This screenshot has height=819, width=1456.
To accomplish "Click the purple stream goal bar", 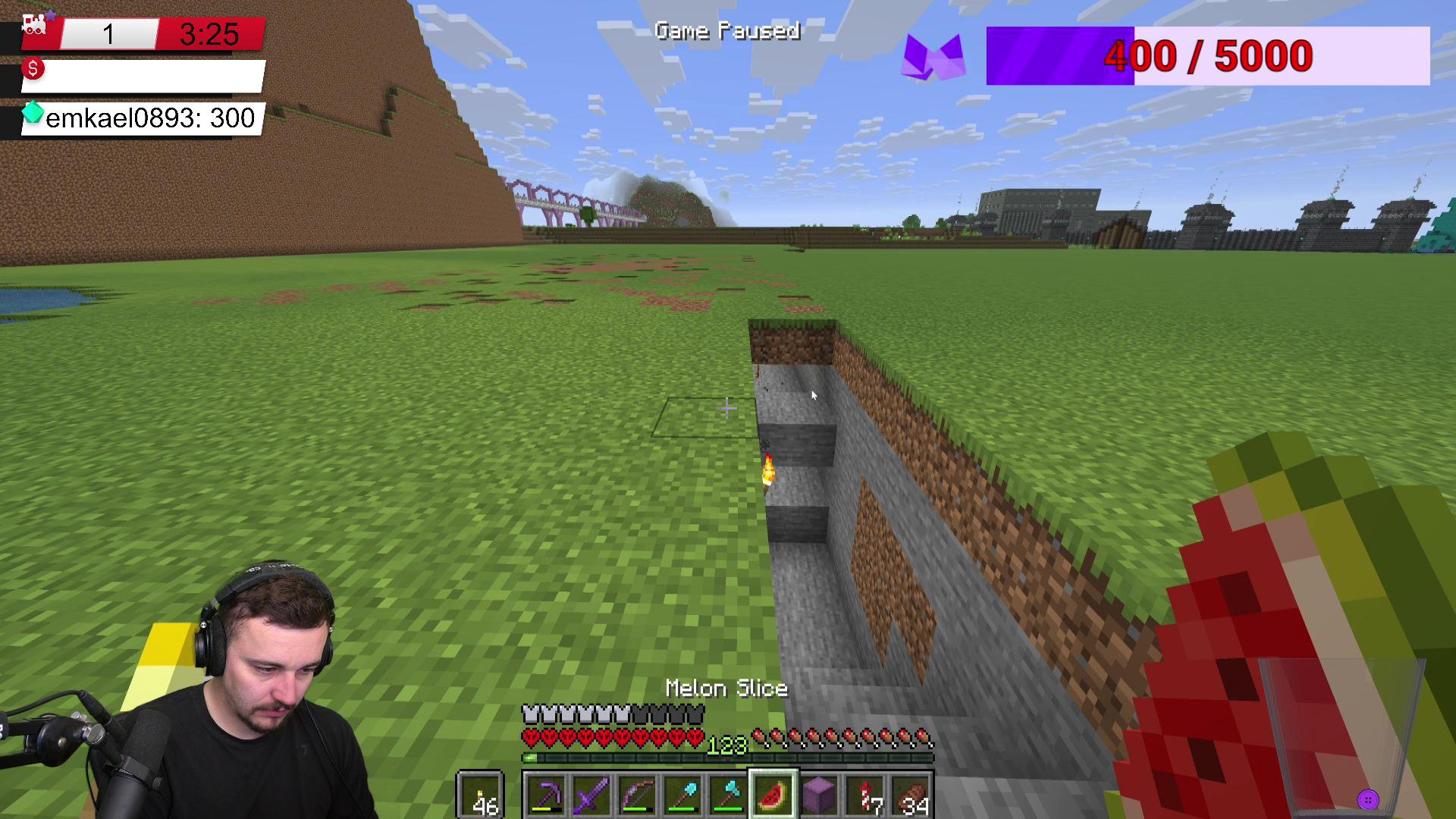I will (x=1207, y=56).
